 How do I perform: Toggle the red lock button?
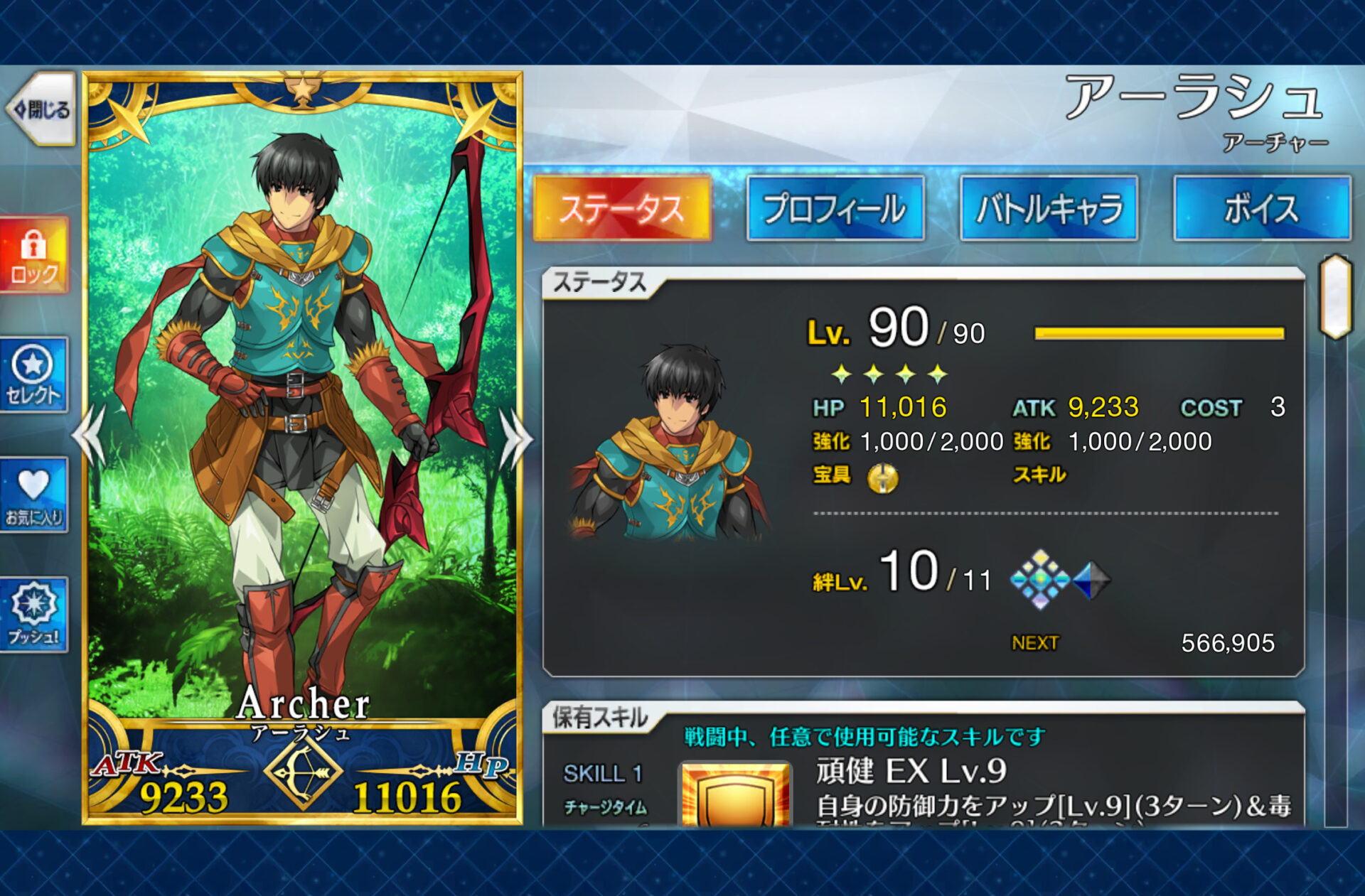click(34, 256)
